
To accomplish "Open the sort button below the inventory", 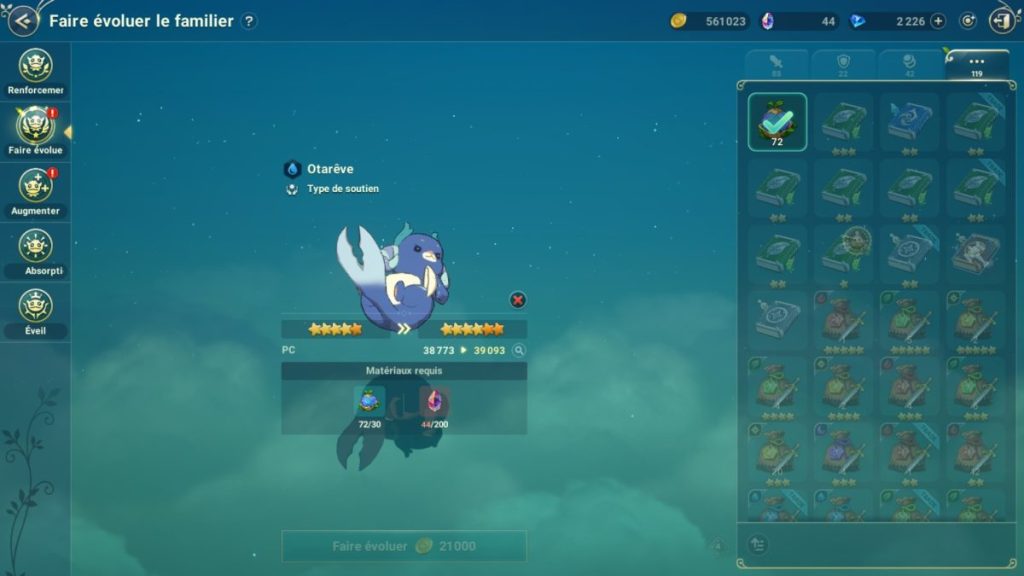I will pyautogui.click(x=758, y=544).
